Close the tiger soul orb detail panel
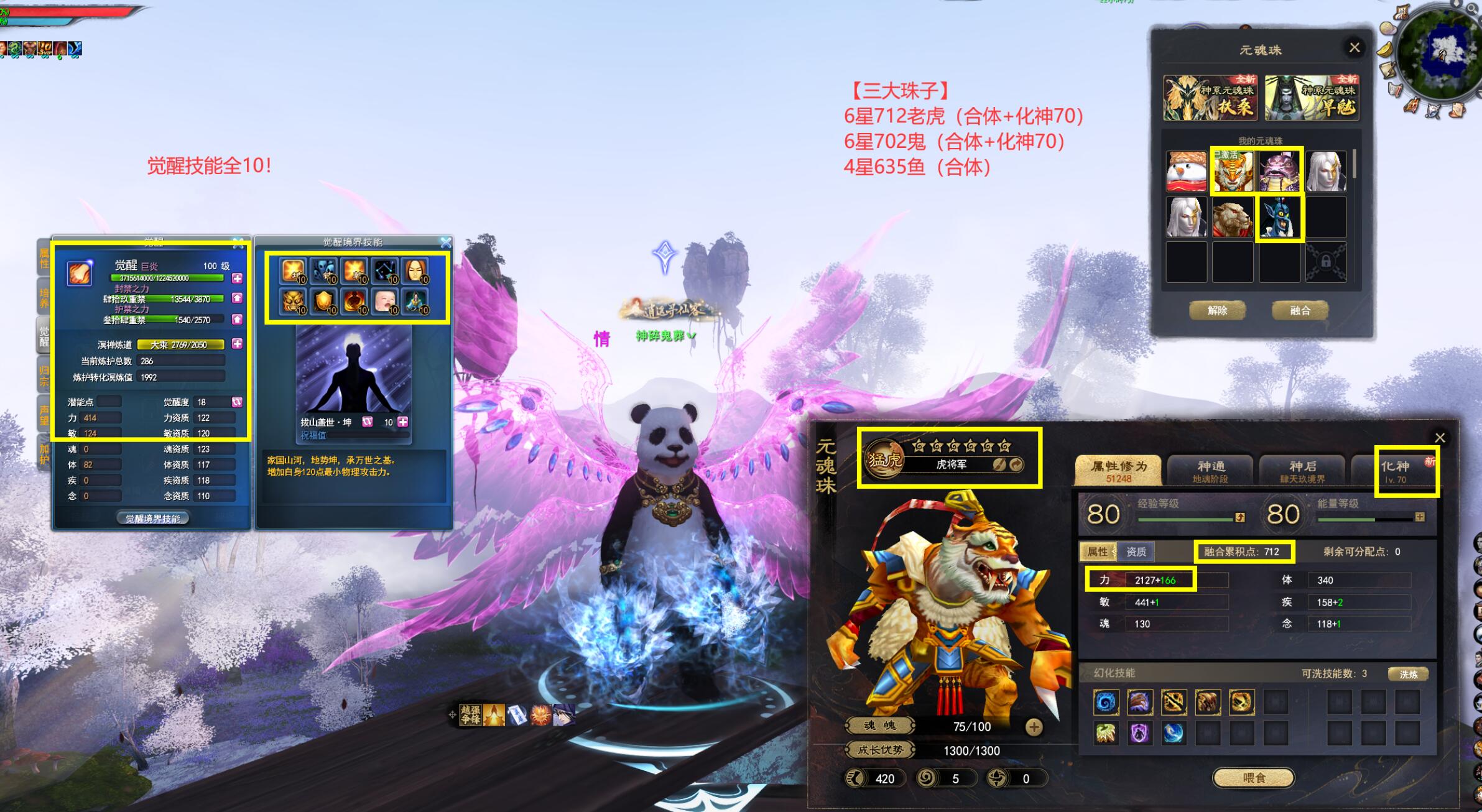This screenshot has height=812, width=1482. point(1439,438)
